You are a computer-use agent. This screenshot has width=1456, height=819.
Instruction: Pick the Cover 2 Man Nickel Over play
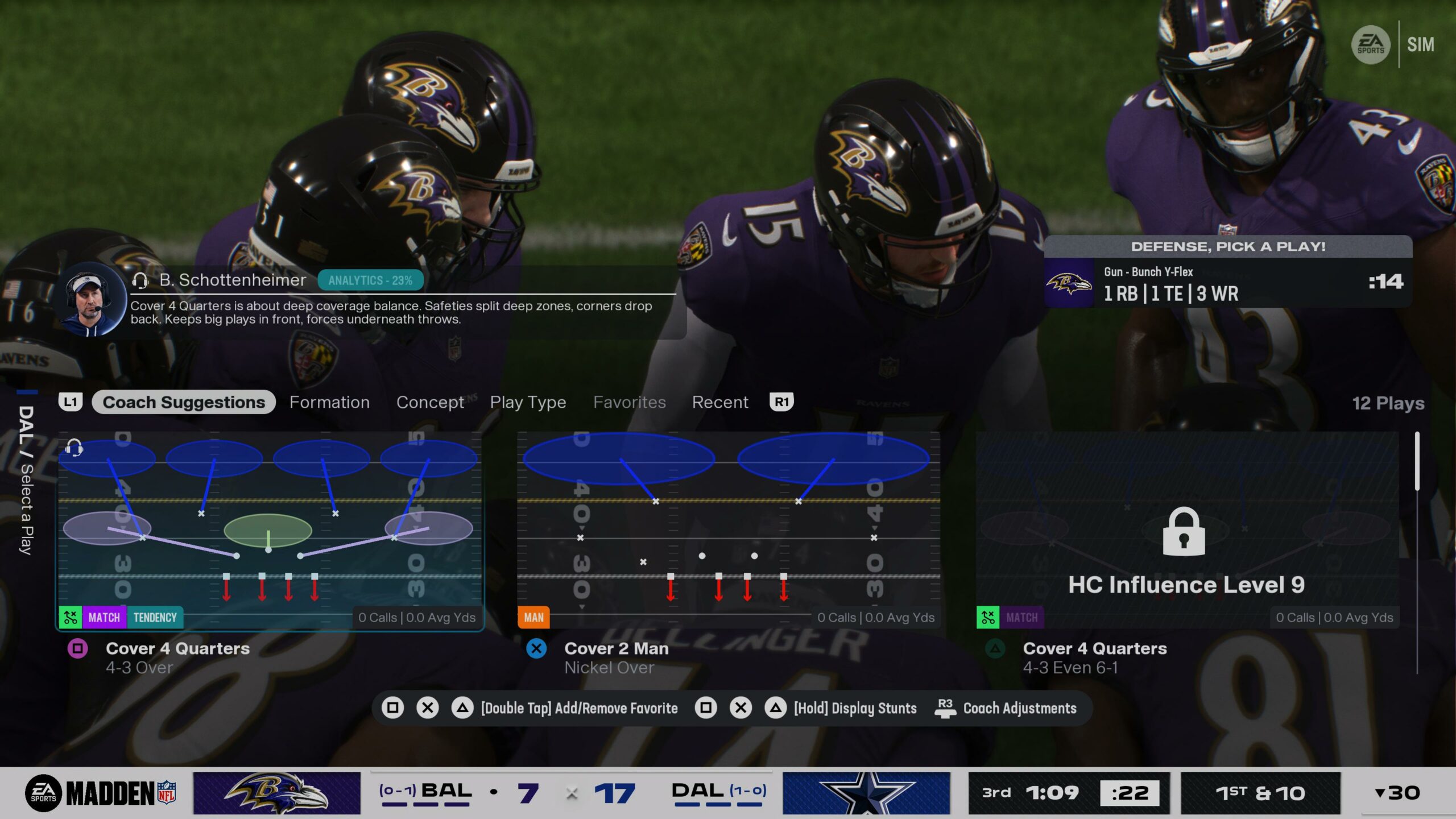click(x=728, y=530)
